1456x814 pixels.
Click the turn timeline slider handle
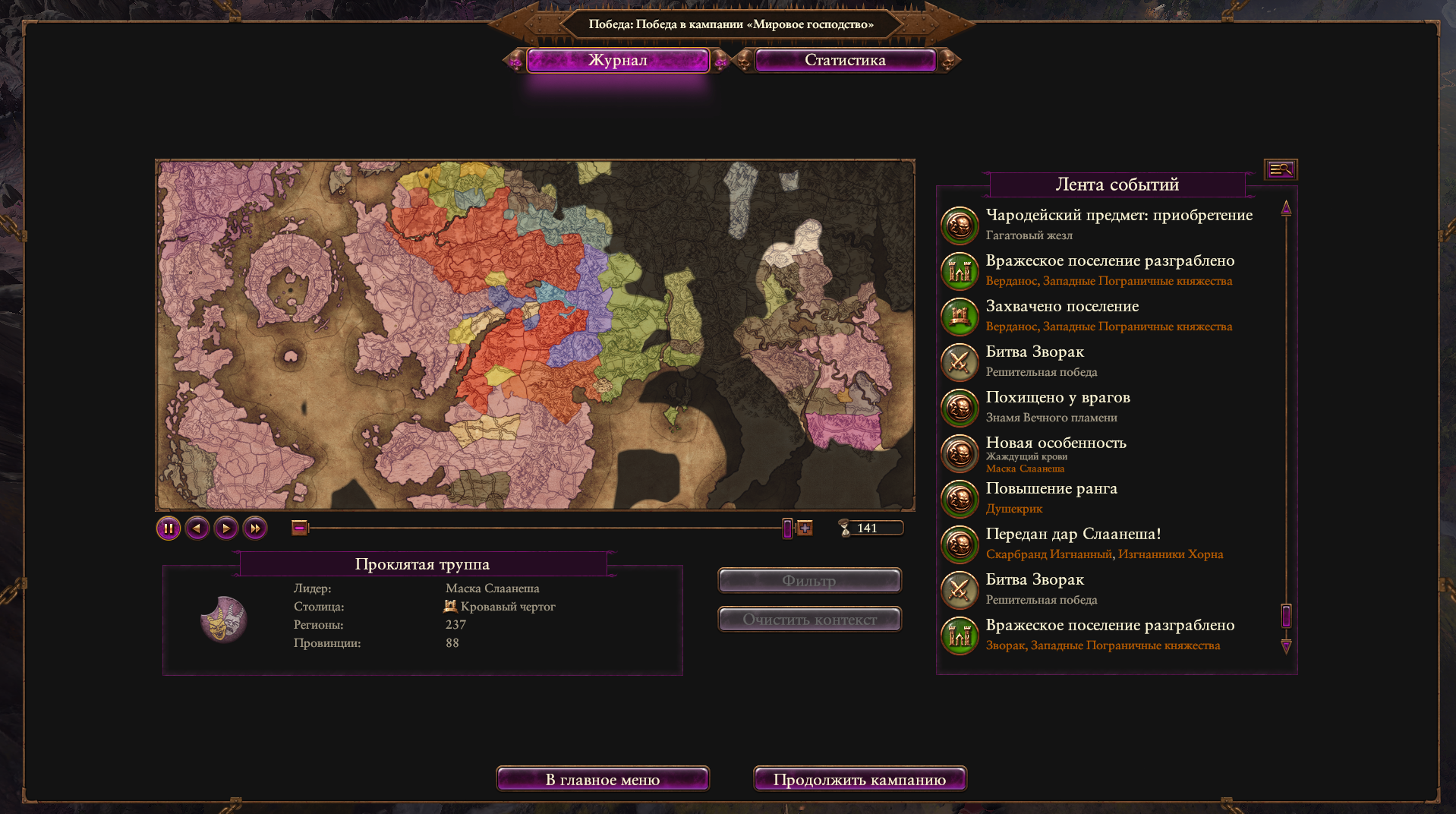click(x=787, y=528)
